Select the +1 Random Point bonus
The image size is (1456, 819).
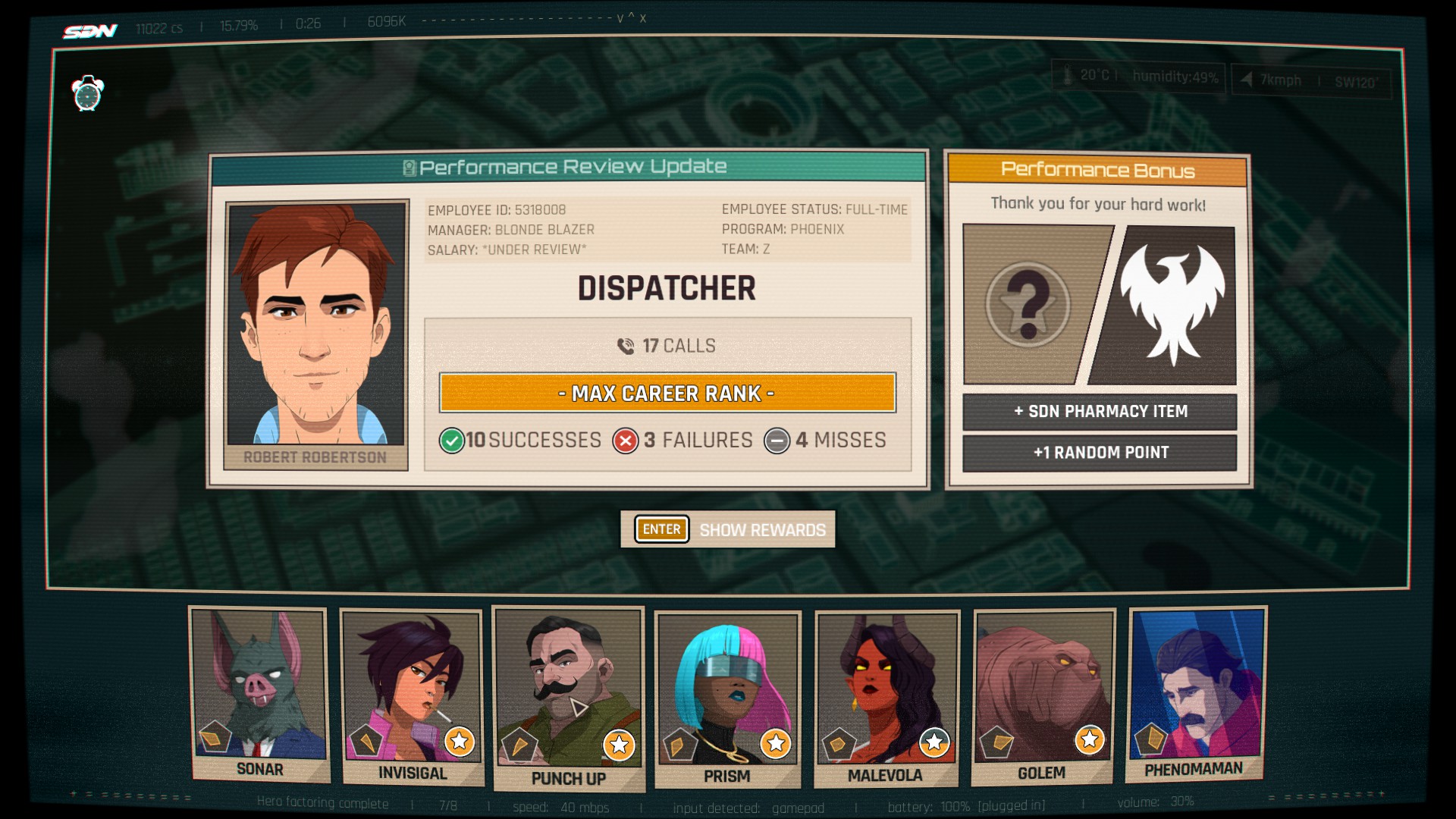click(x=1100, y=453)
